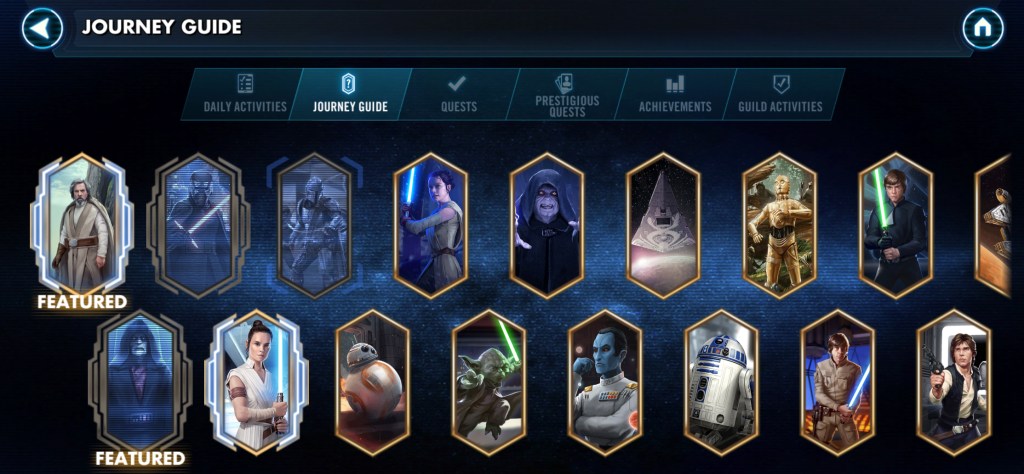Switch to the Daily Activities tab

pyautogui.click(x=245, y=94)
